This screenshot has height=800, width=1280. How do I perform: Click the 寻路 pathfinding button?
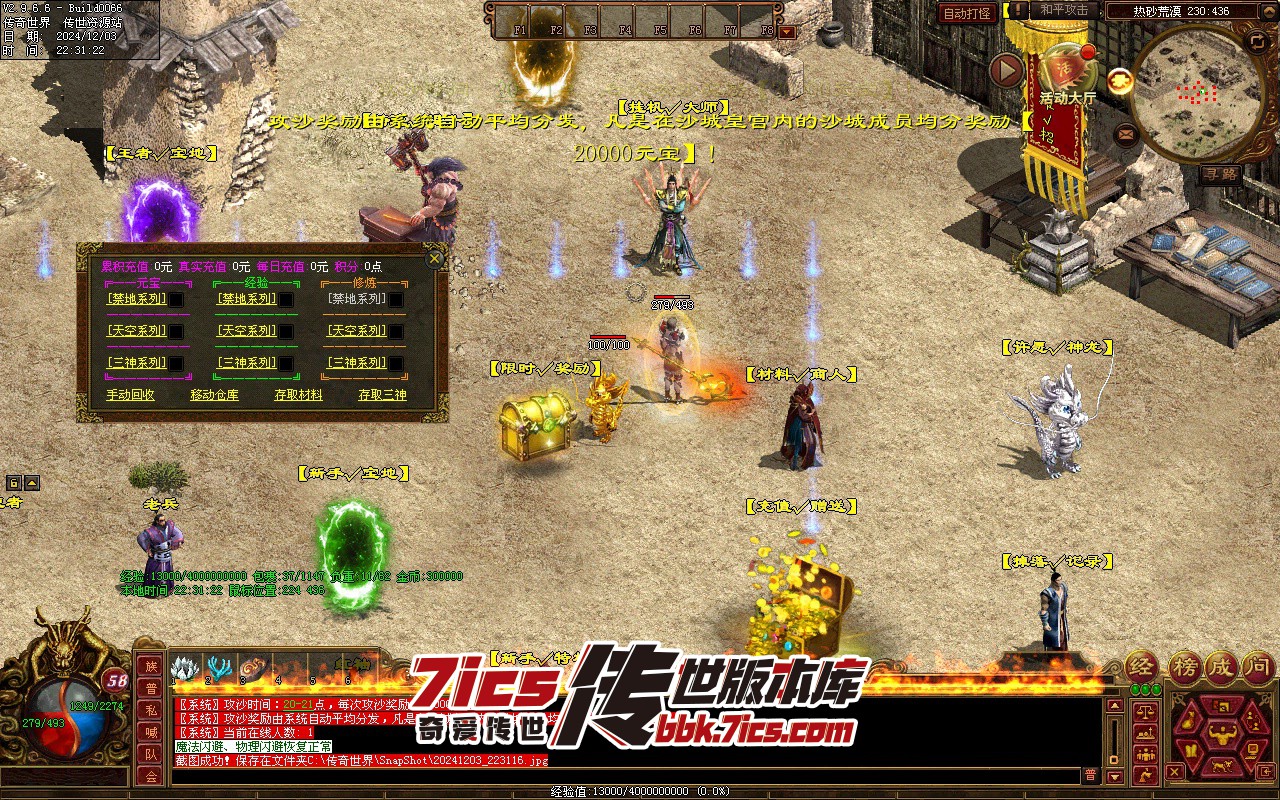(1221, 174)
